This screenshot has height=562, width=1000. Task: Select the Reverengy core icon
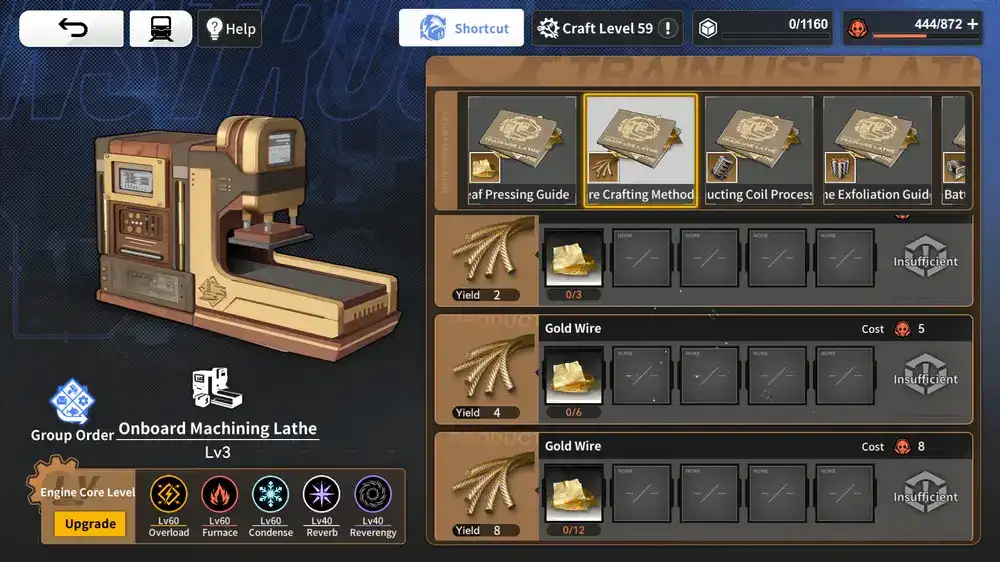click(373, 496)
